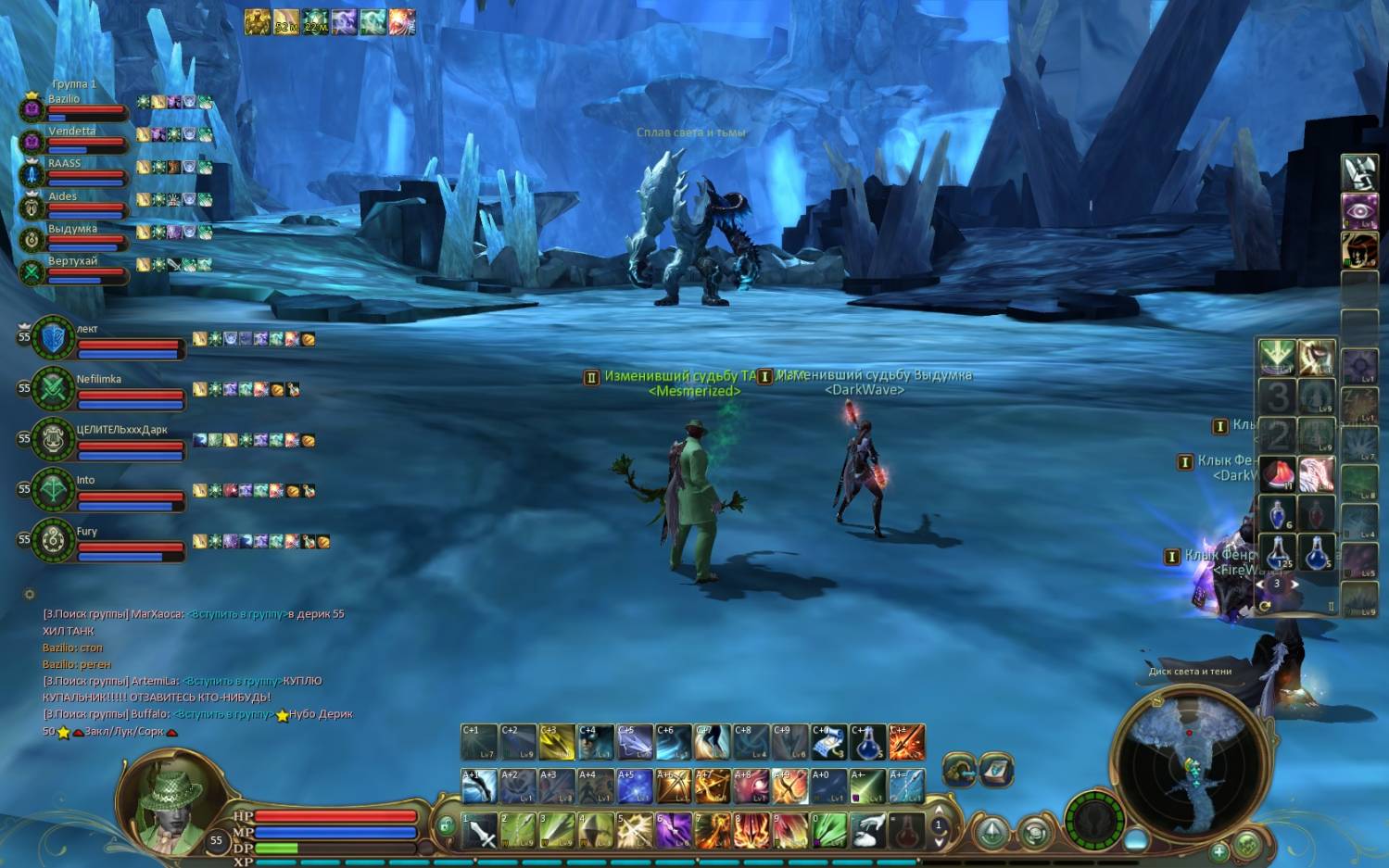Use the blue potion with count 125
1389x868 pixels.
tap(1278, 553)
